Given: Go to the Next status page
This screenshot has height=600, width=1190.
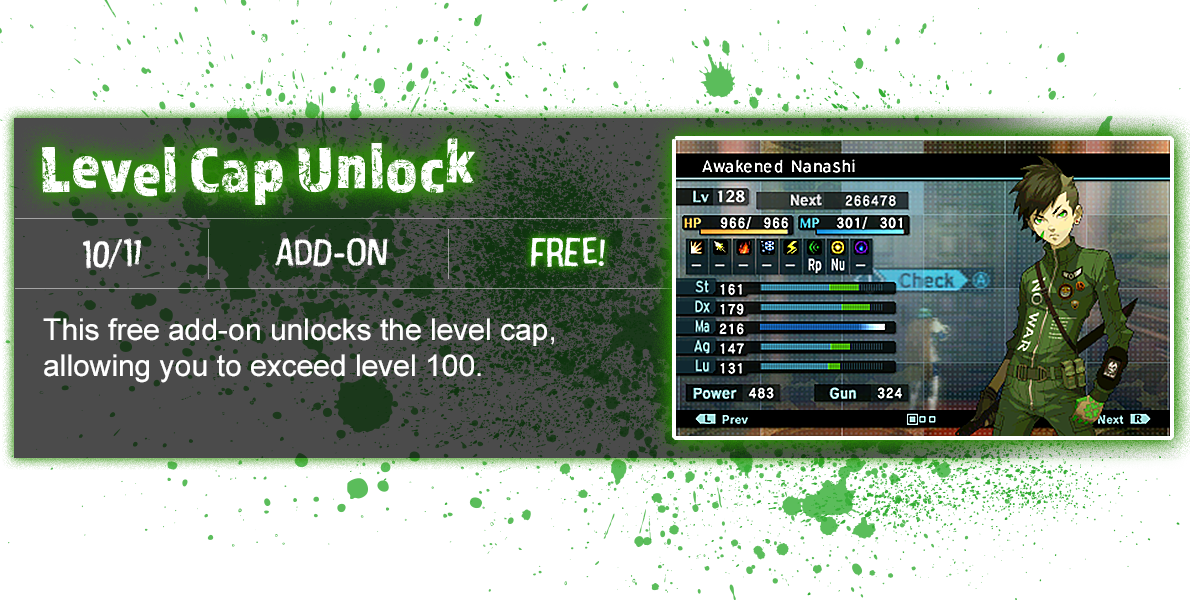Looking at the screenshot, I should tap(1120, 420).
